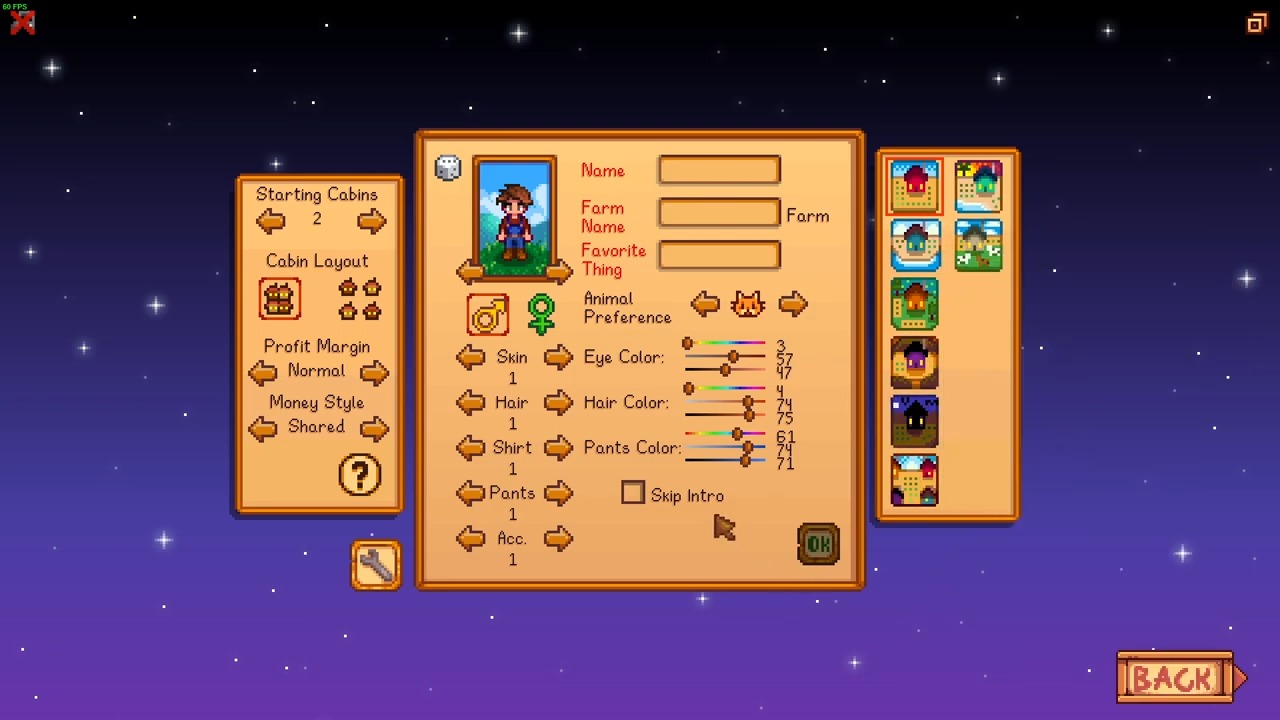The image size is (1280, 720).
Task: Select the cat animal preference icon
Action: coord(748,303)
